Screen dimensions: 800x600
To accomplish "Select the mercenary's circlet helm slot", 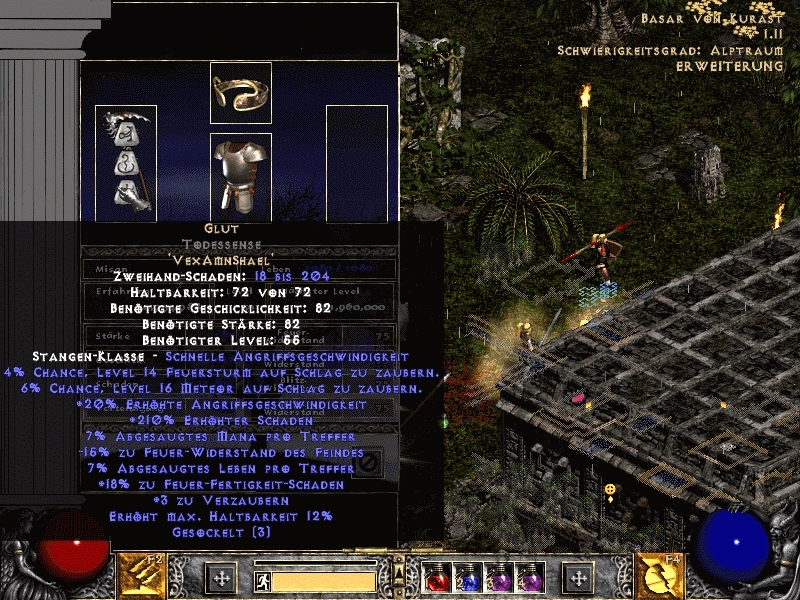I will (240, 93).
